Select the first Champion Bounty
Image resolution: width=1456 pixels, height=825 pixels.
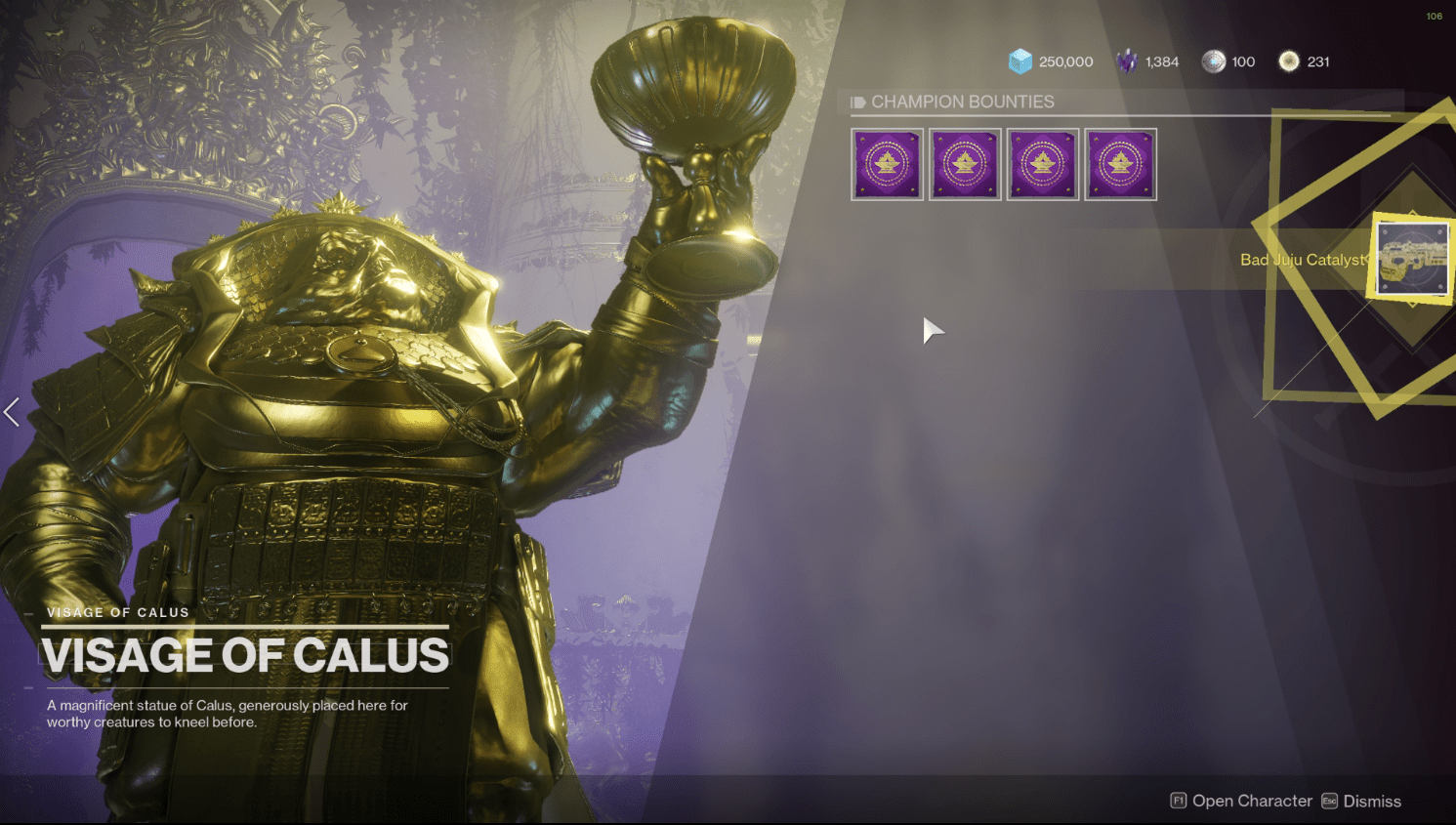(x=887, y=163)
